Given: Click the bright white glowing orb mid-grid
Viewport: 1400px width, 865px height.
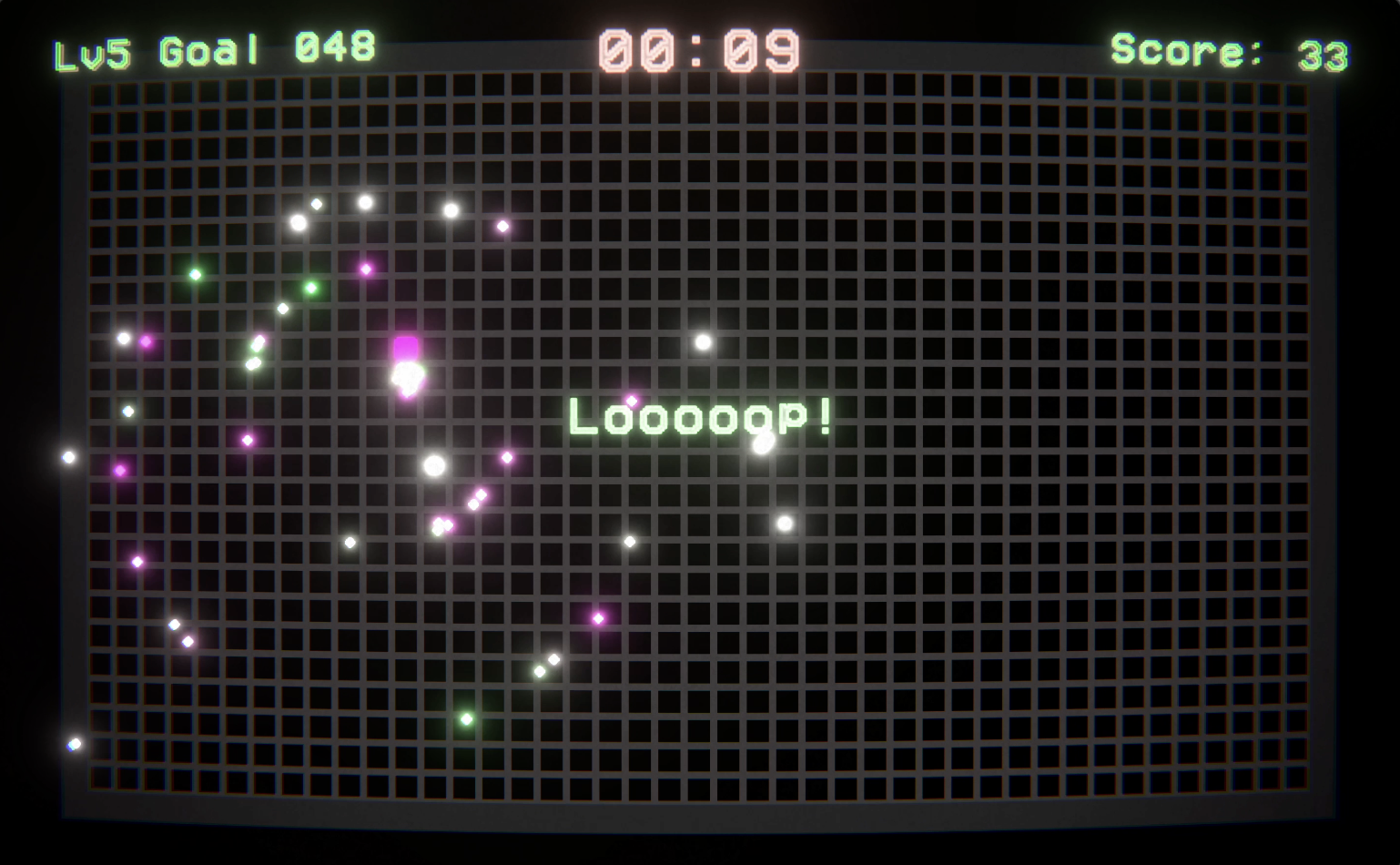Looking at the screenshot, I should tap(434, 466).
